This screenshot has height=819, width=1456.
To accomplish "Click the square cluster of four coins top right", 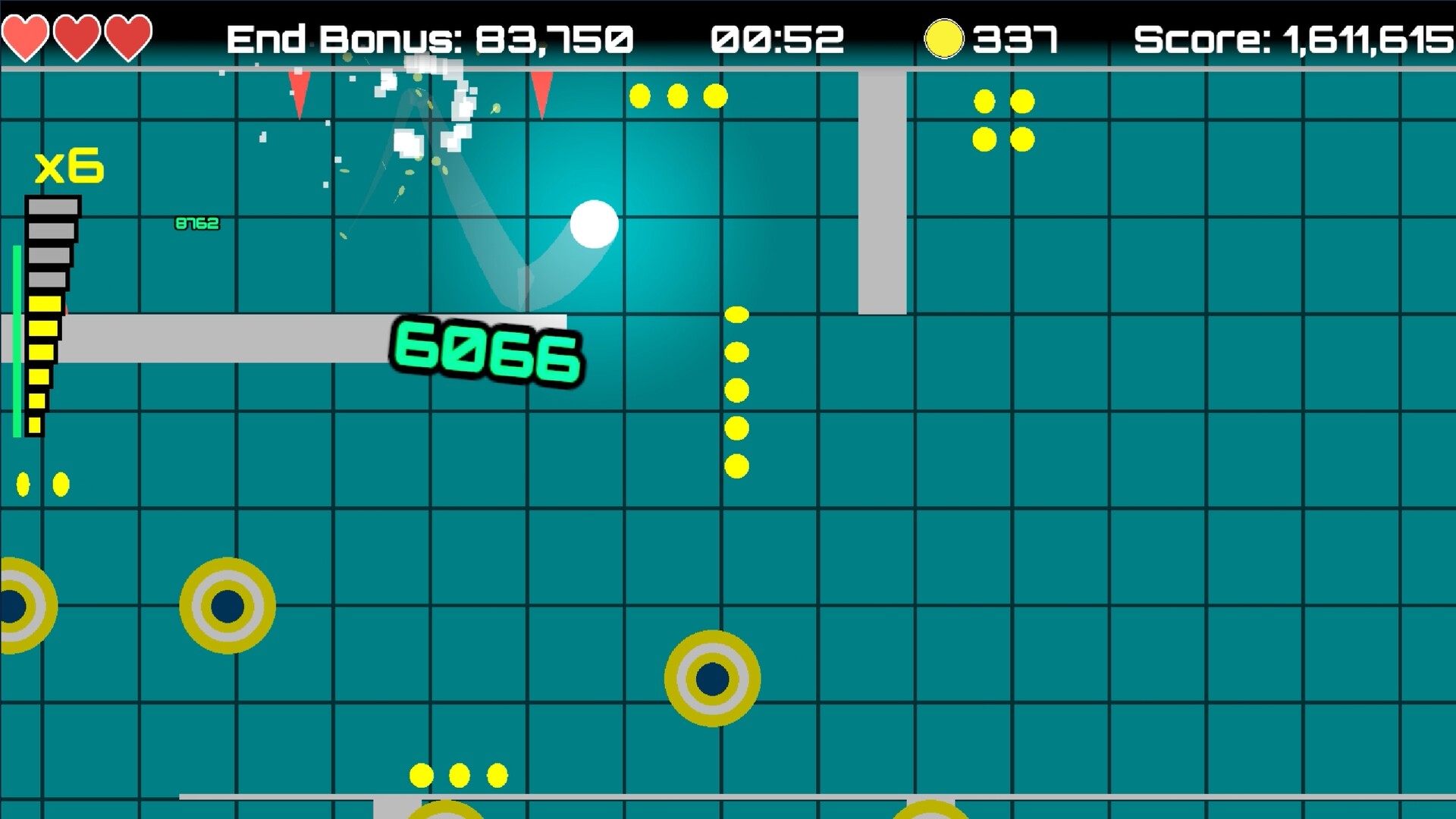I will click(1003, 120).
